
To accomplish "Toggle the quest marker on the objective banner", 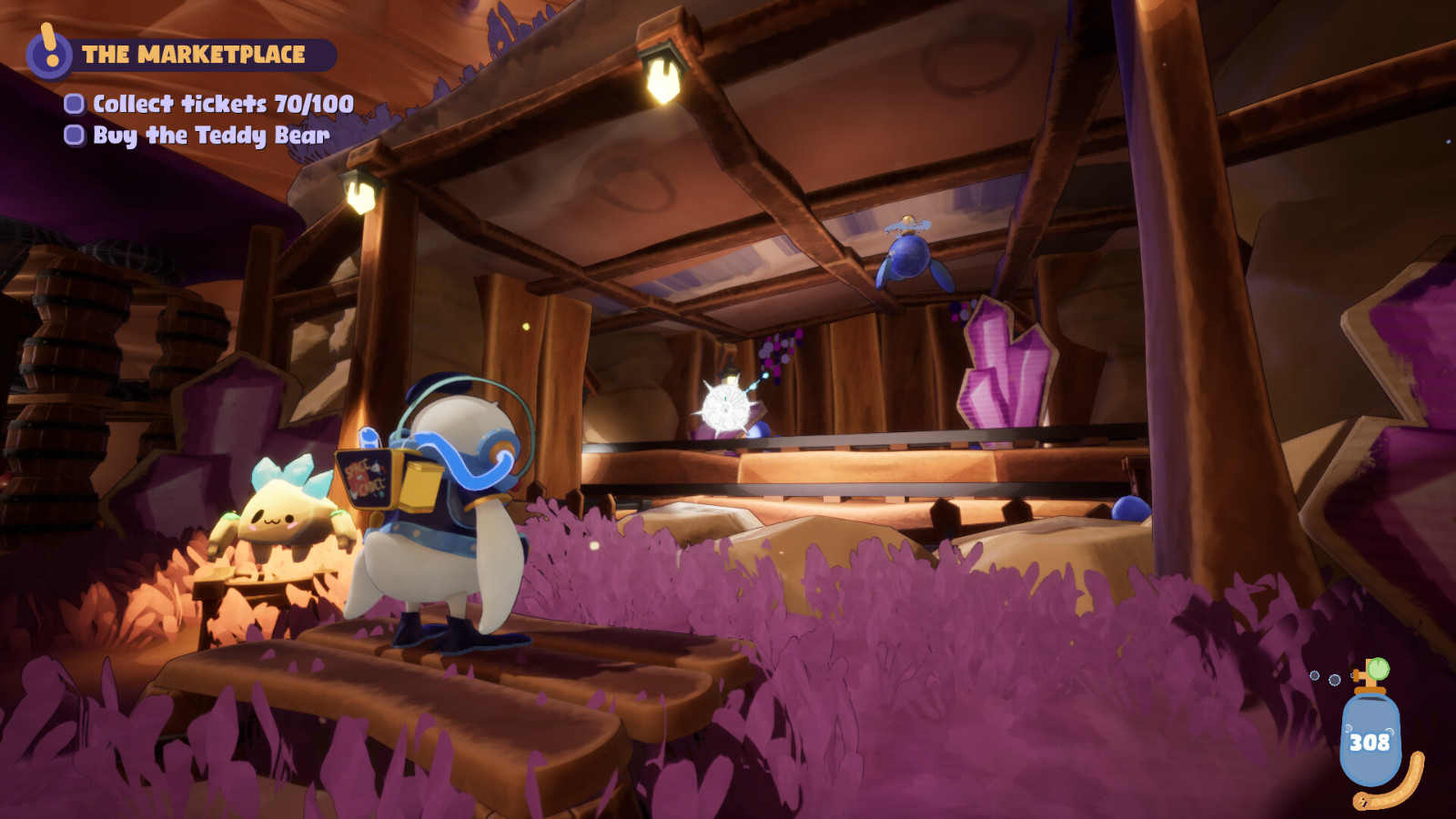I will point(47,50).
